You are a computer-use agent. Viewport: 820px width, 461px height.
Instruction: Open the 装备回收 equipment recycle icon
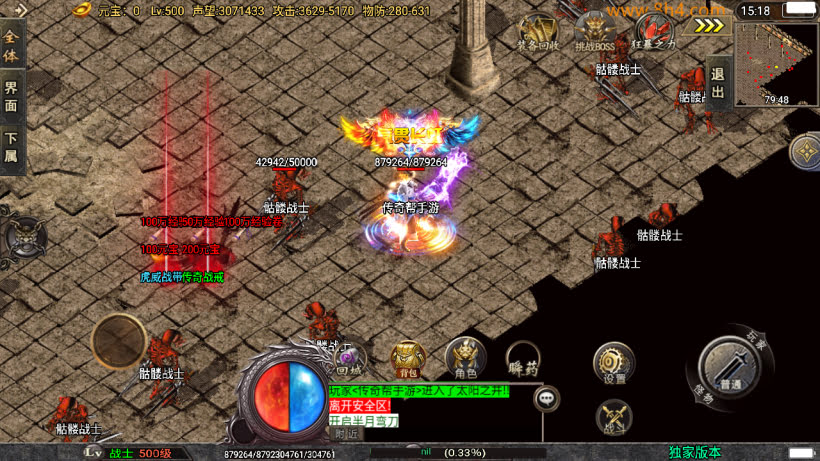coord(537,31)
